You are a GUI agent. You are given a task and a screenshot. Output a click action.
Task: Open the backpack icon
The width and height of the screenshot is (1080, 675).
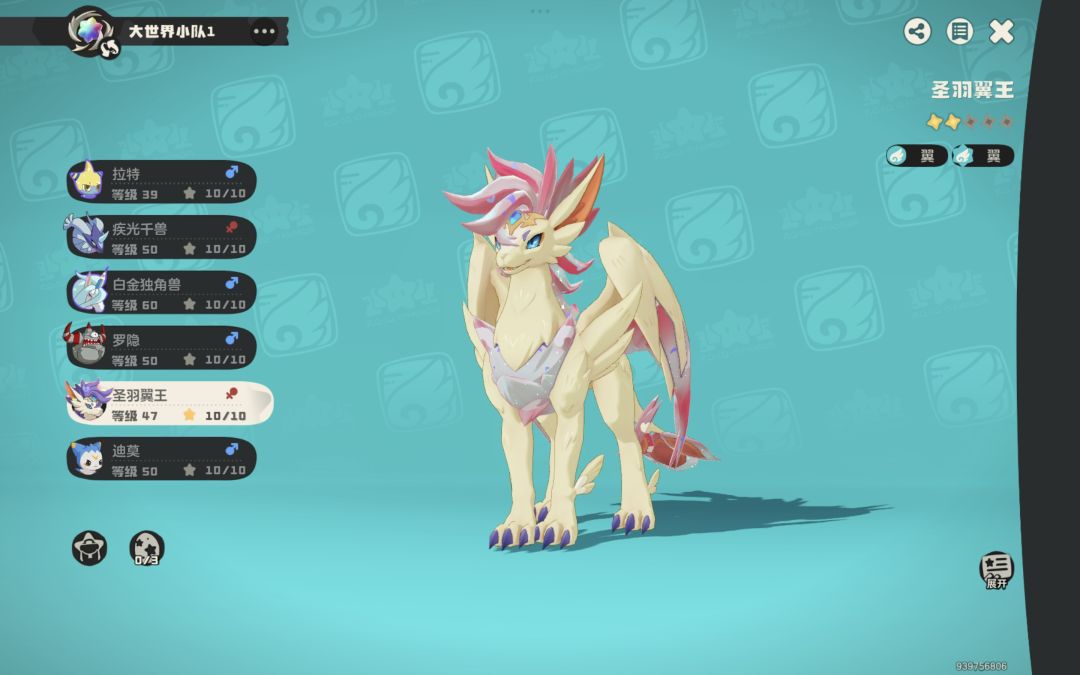pyautogui.click(x=89, y=547)
